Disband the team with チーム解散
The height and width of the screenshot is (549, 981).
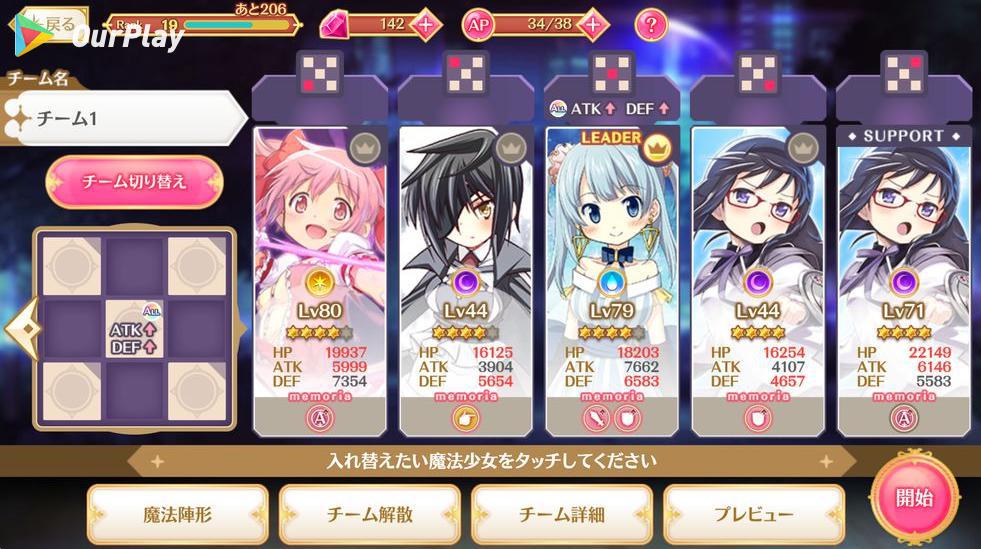[x=369, y=514]
